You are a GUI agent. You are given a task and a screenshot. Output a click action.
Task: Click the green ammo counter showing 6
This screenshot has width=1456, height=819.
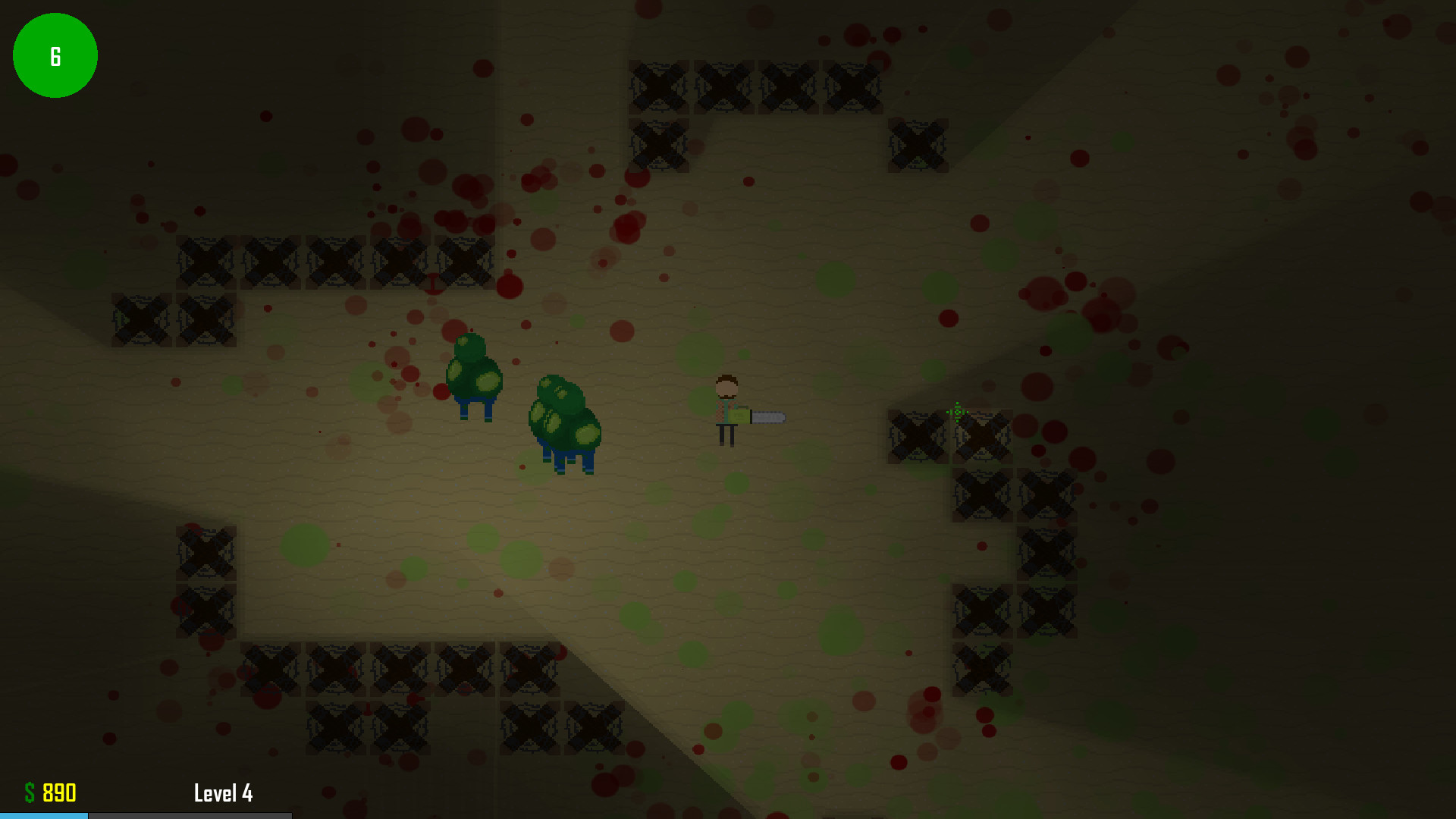[x=55, y=55]
